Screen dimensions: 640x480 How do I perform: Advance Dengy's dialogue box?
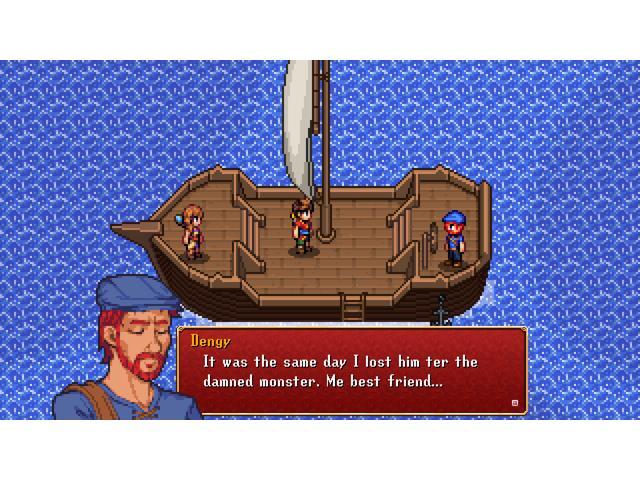[x=352, y=368]
